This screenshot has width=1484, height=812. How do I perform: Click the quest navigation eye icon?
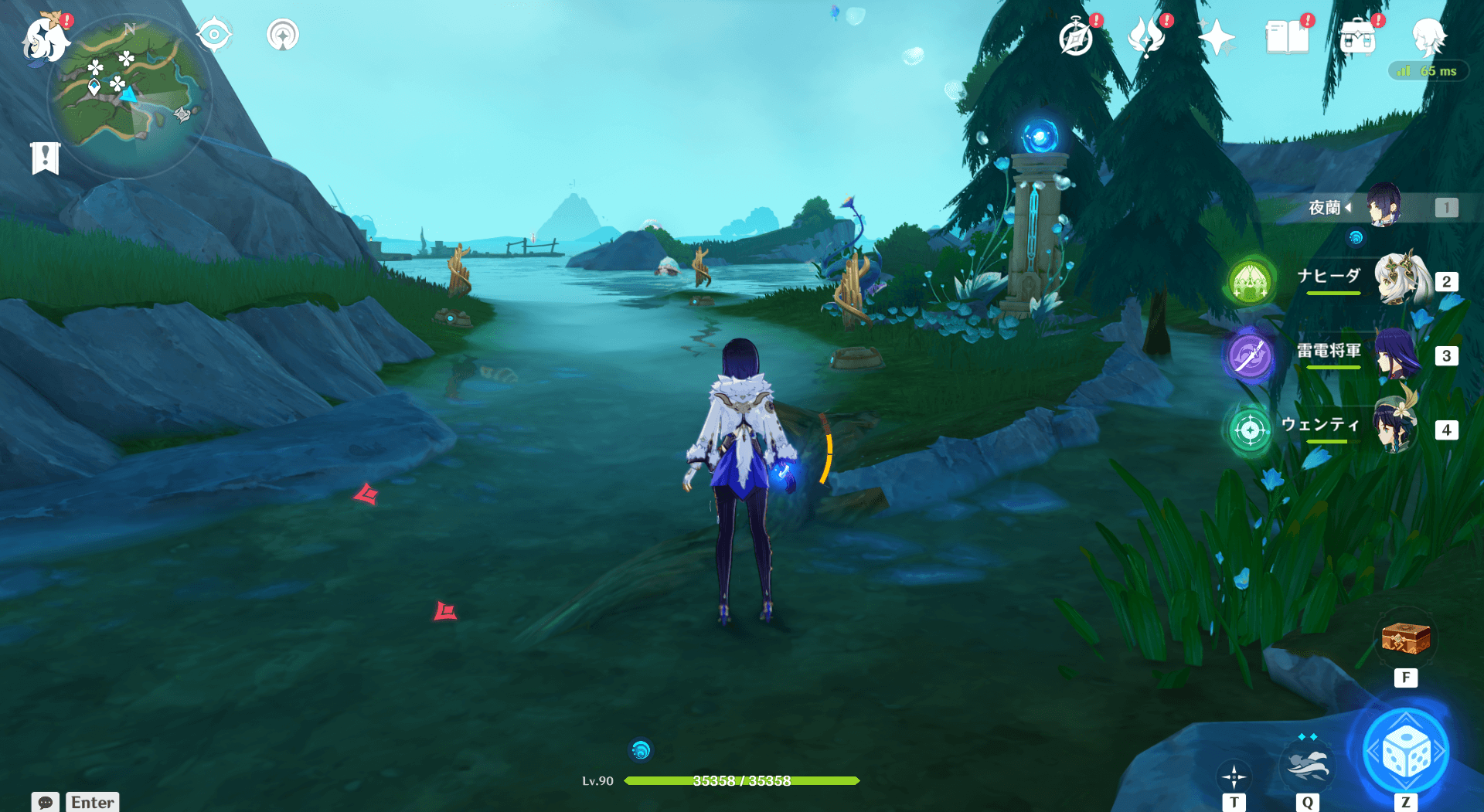point(213,35)
